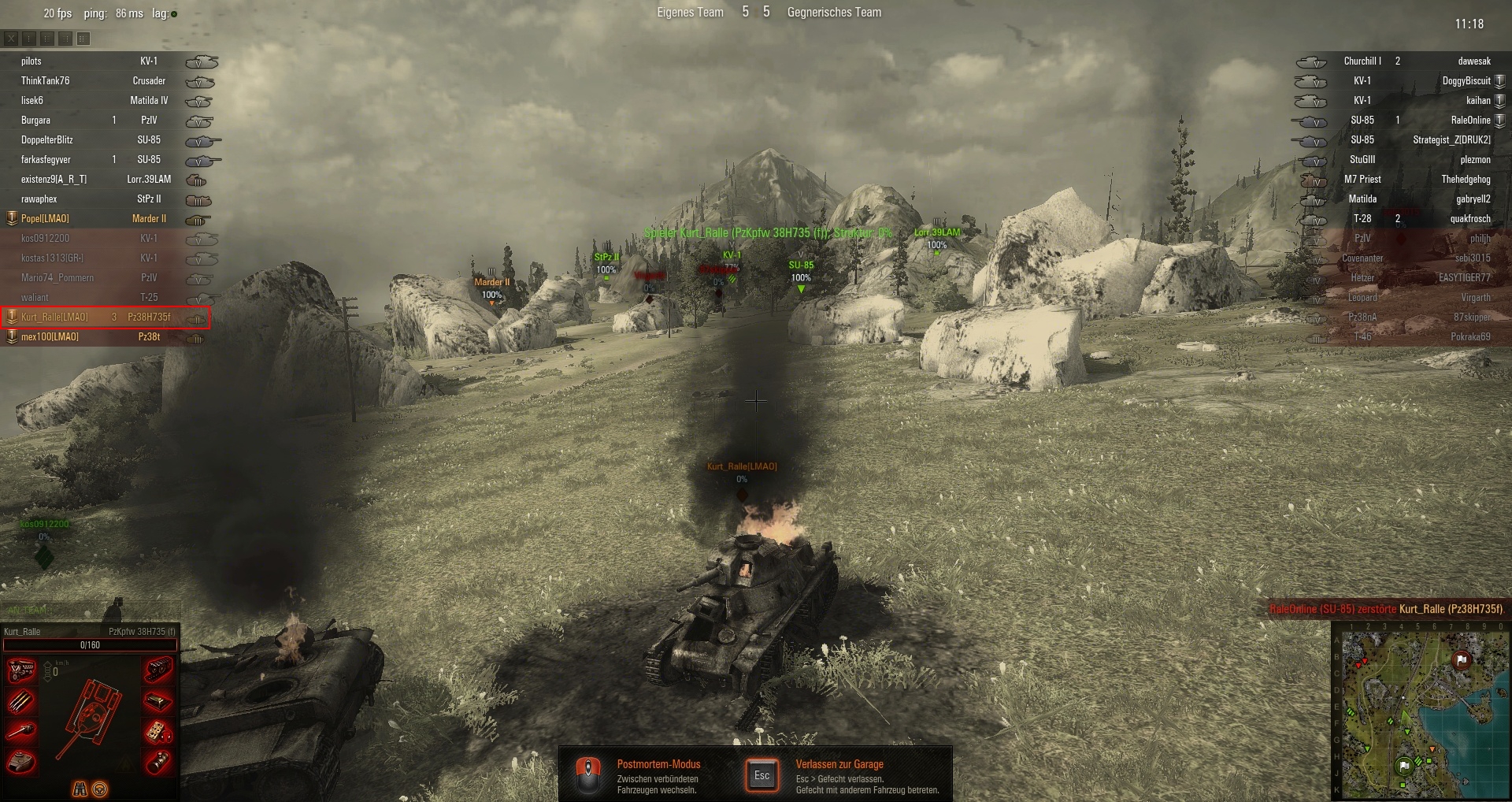1512x802 pixels.
Task: Click the tracks module icon
Action: (158, 670)
